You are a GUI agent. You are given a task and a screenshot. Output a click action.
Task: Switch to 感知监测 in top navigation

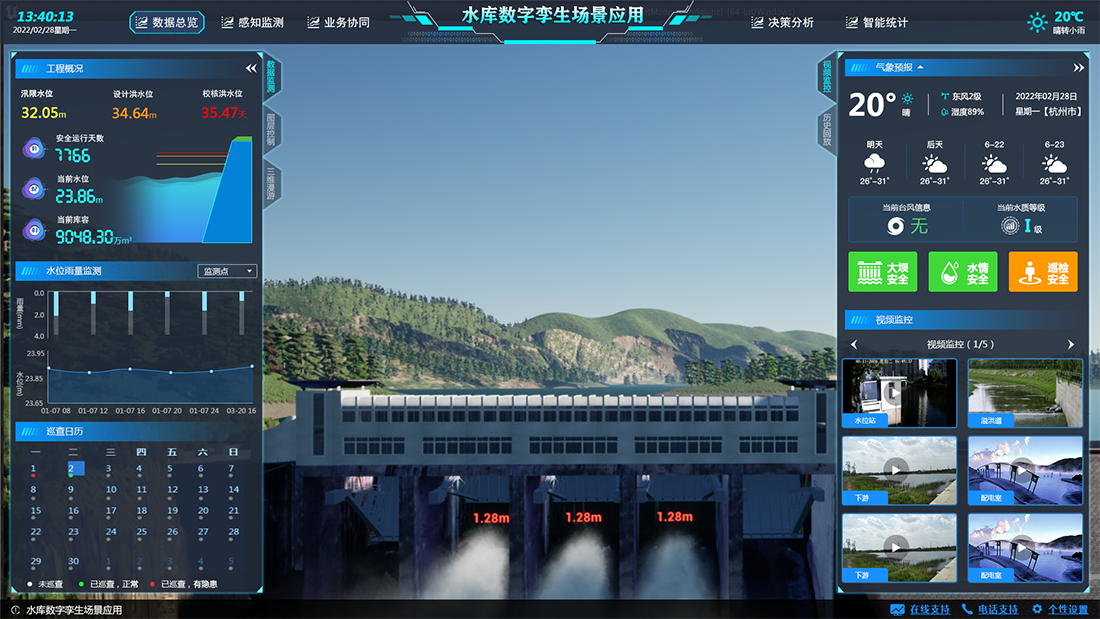tap(253, 22)
